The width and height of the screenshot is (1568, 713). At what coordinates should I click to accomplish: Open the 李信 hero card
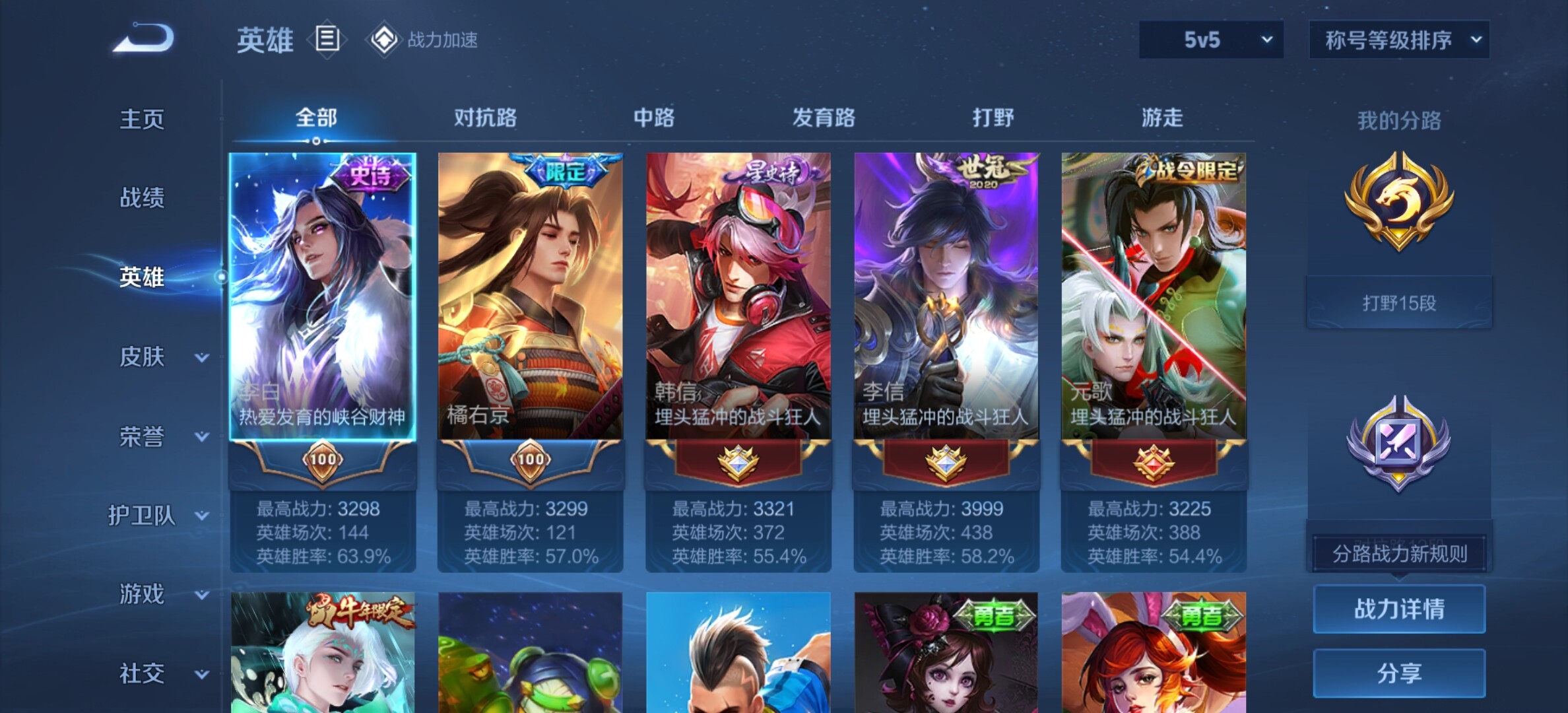pos(946,297)
